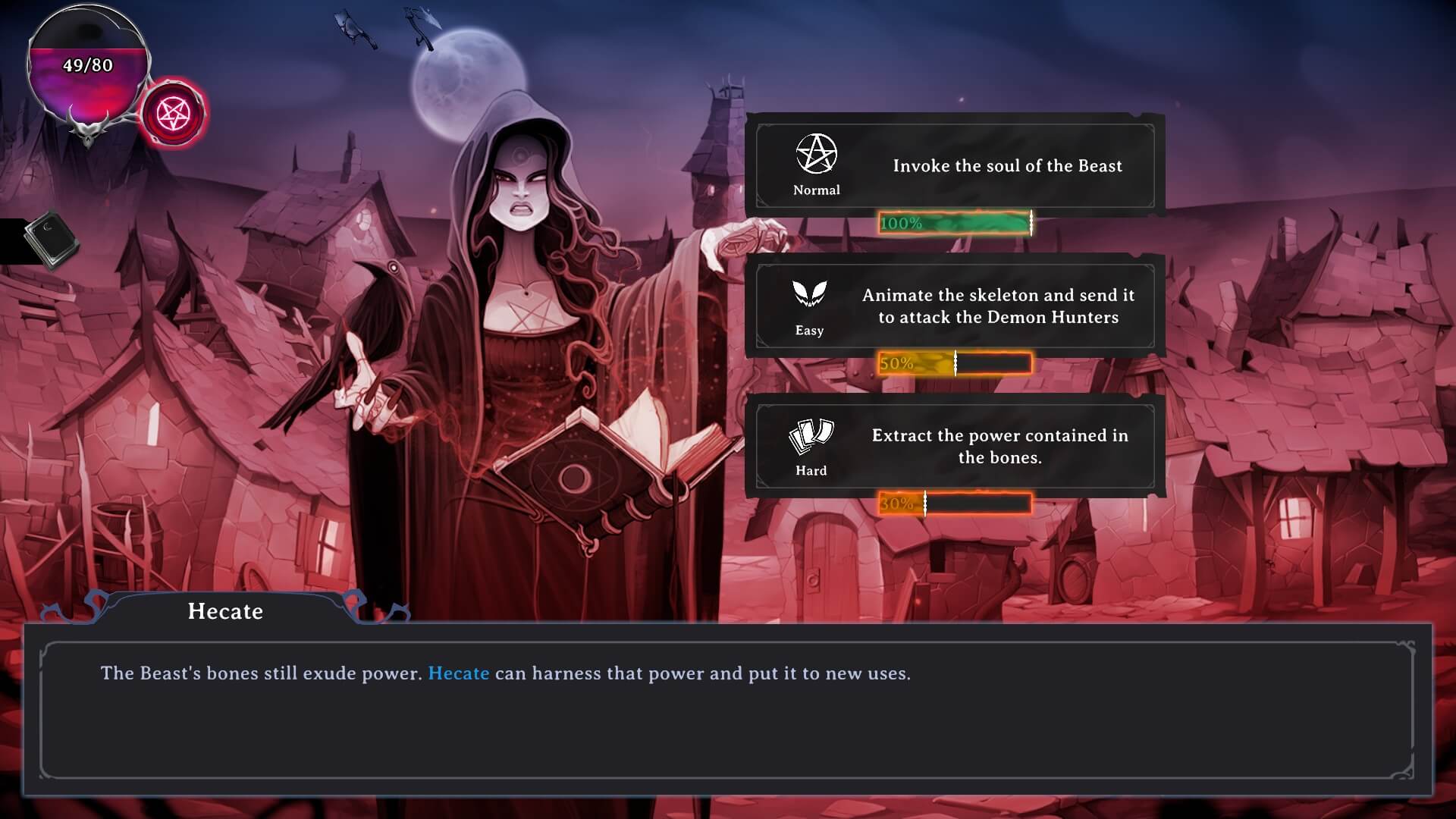Click the 50% yellow success chance bar
The width and height of the screenshot is (1456, 819).
tap(955, 362)
